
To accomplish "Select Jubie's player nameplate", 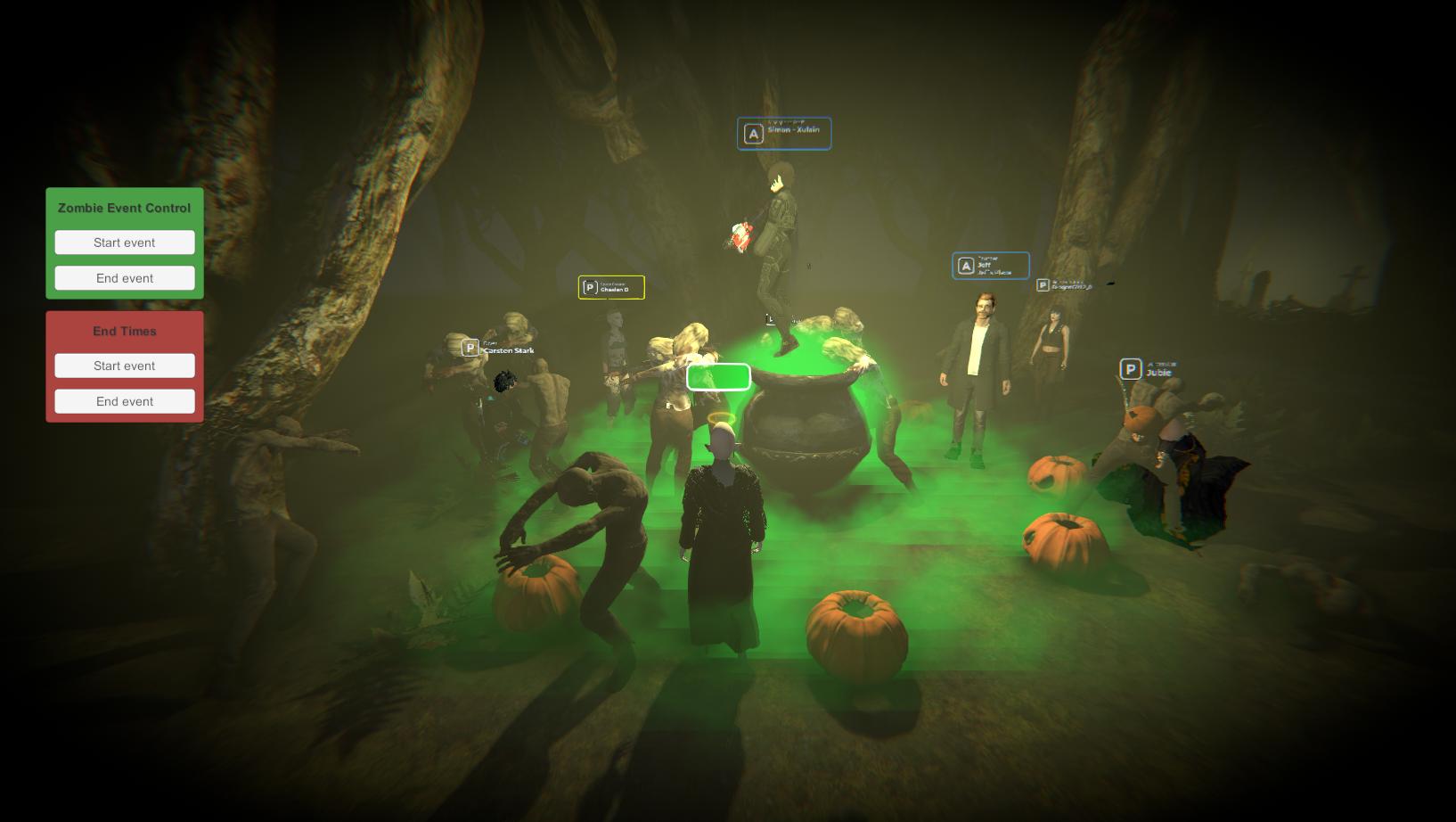I will pos(1149,369).
